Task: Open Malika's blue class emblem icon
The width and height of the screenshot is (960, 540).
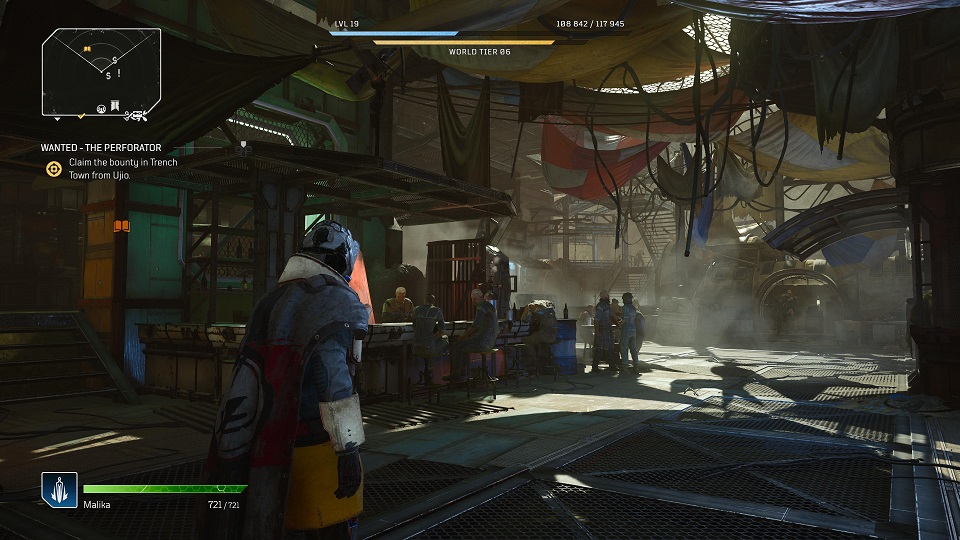Action: (x=59, y=490)
